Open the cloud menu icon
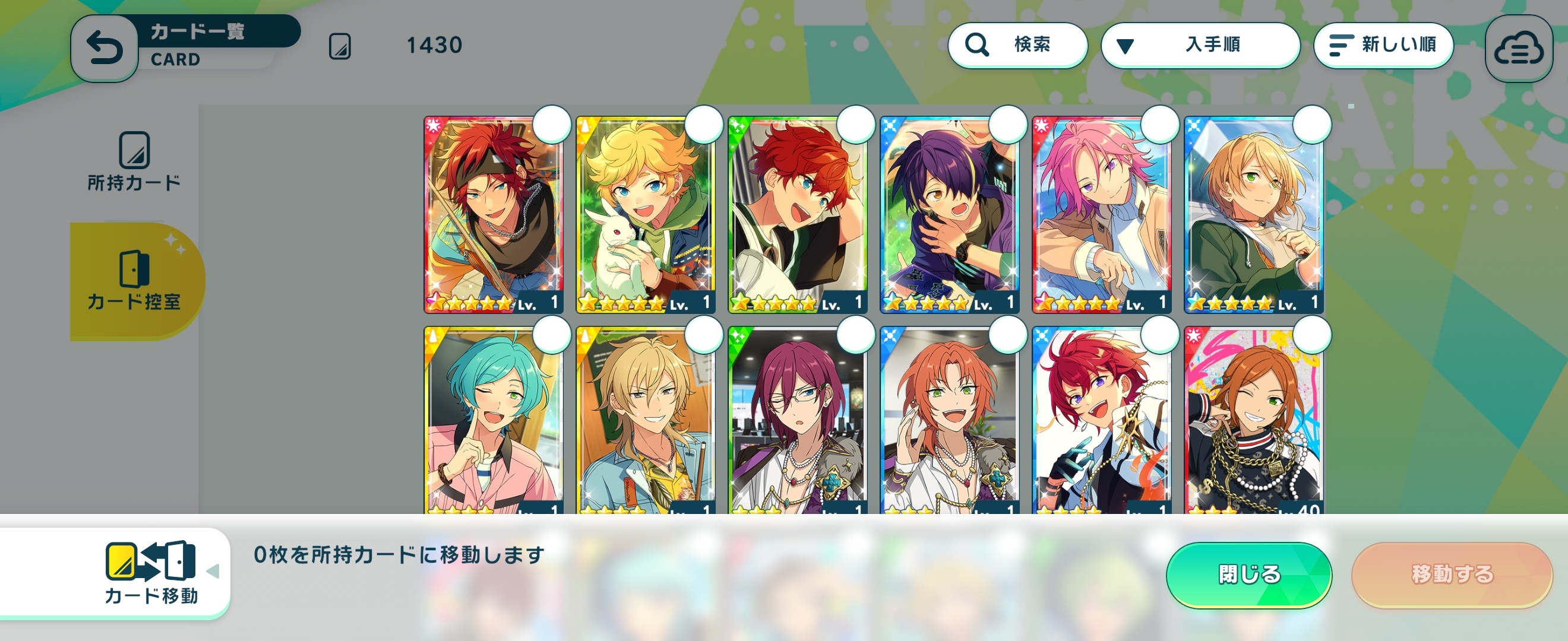 1518,49
